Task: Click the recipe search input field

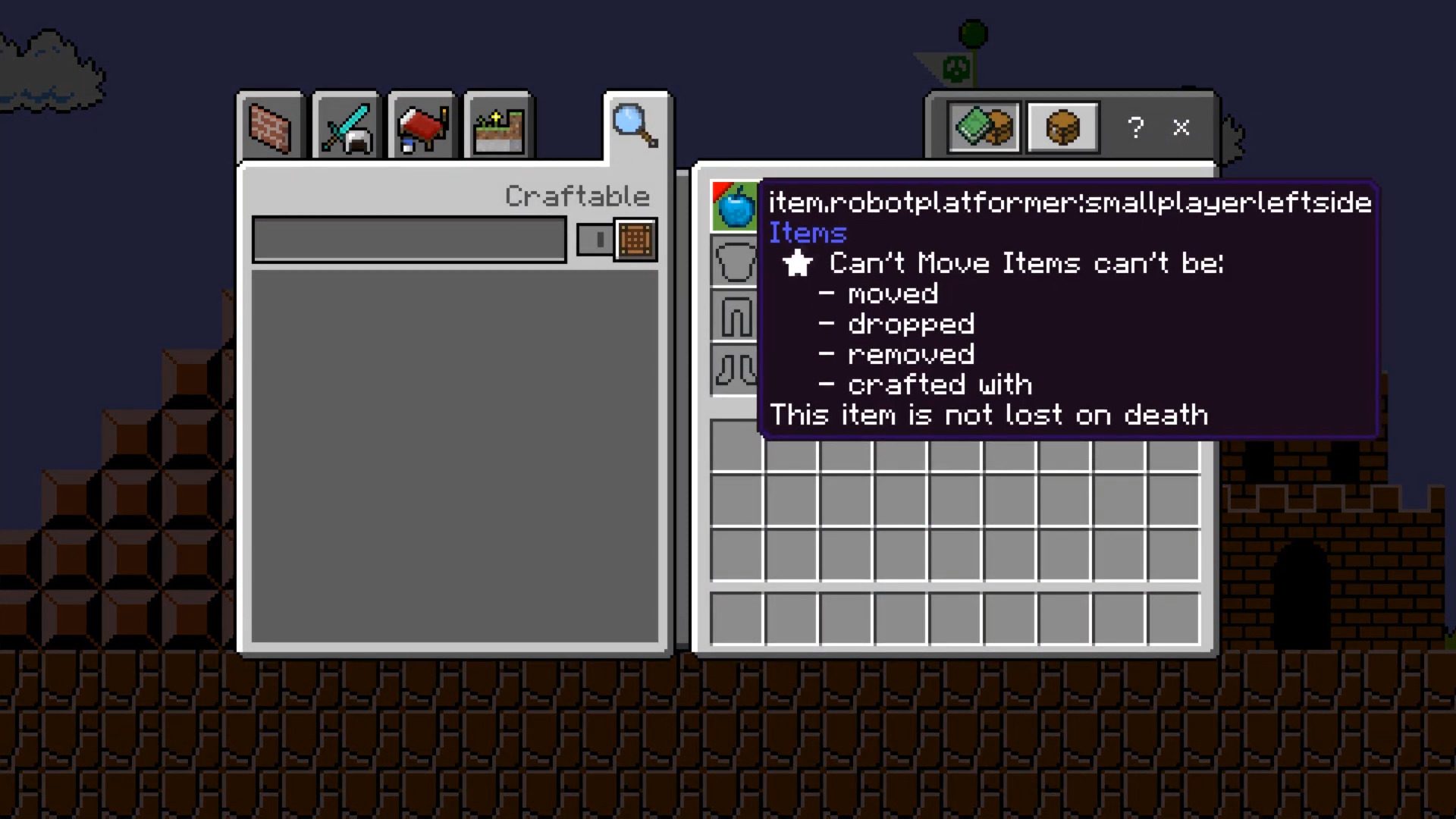Action: coord(409,239)
